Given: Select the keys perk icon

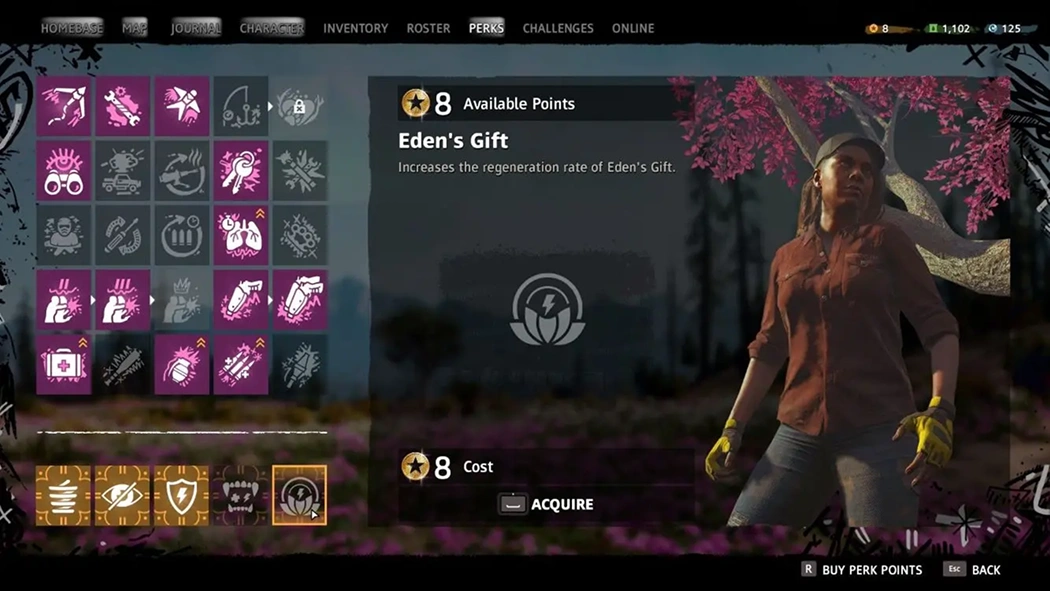Looking at the screenshot, I should click(240, 171).
